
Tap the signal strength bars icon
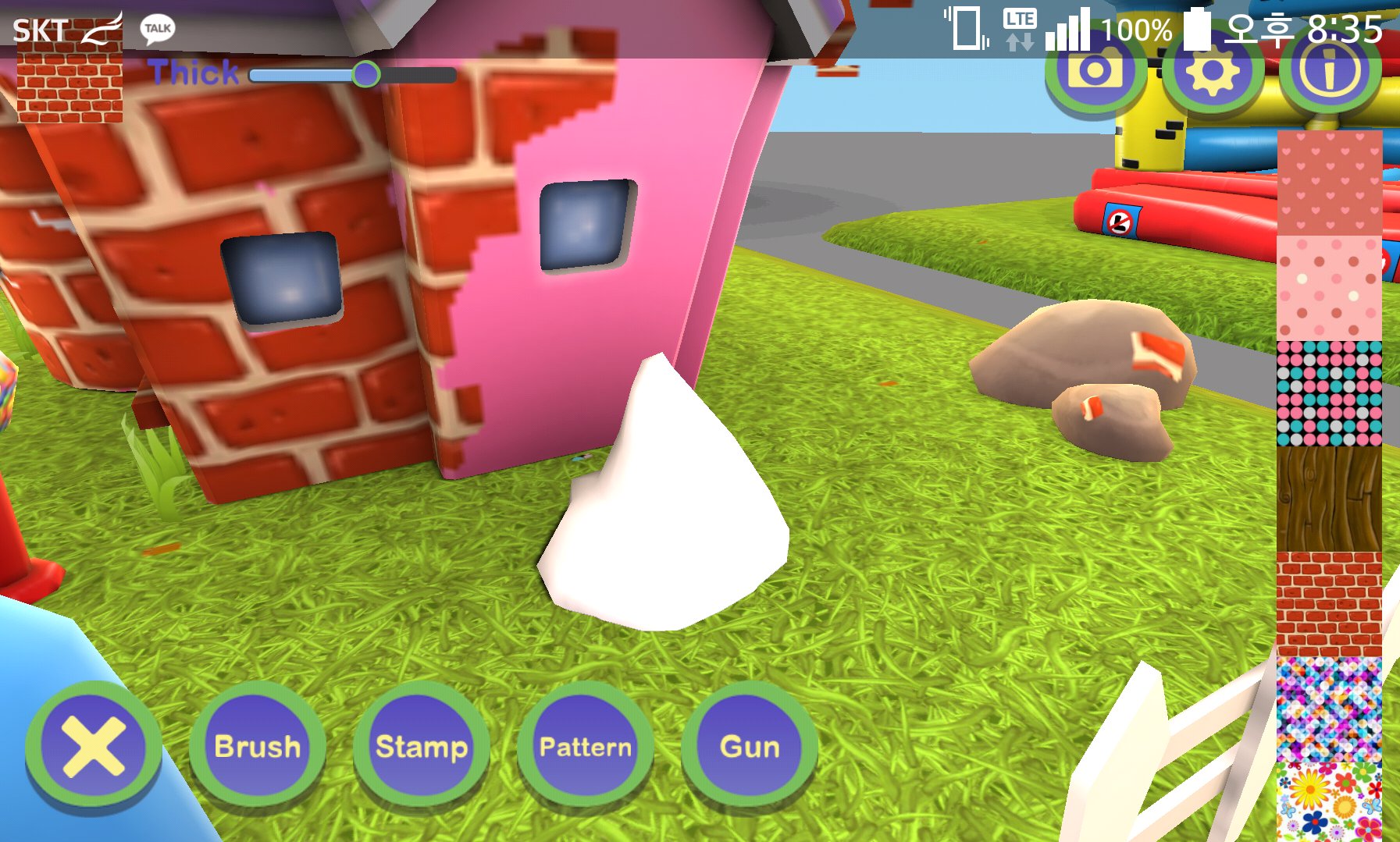[1068, 27]
